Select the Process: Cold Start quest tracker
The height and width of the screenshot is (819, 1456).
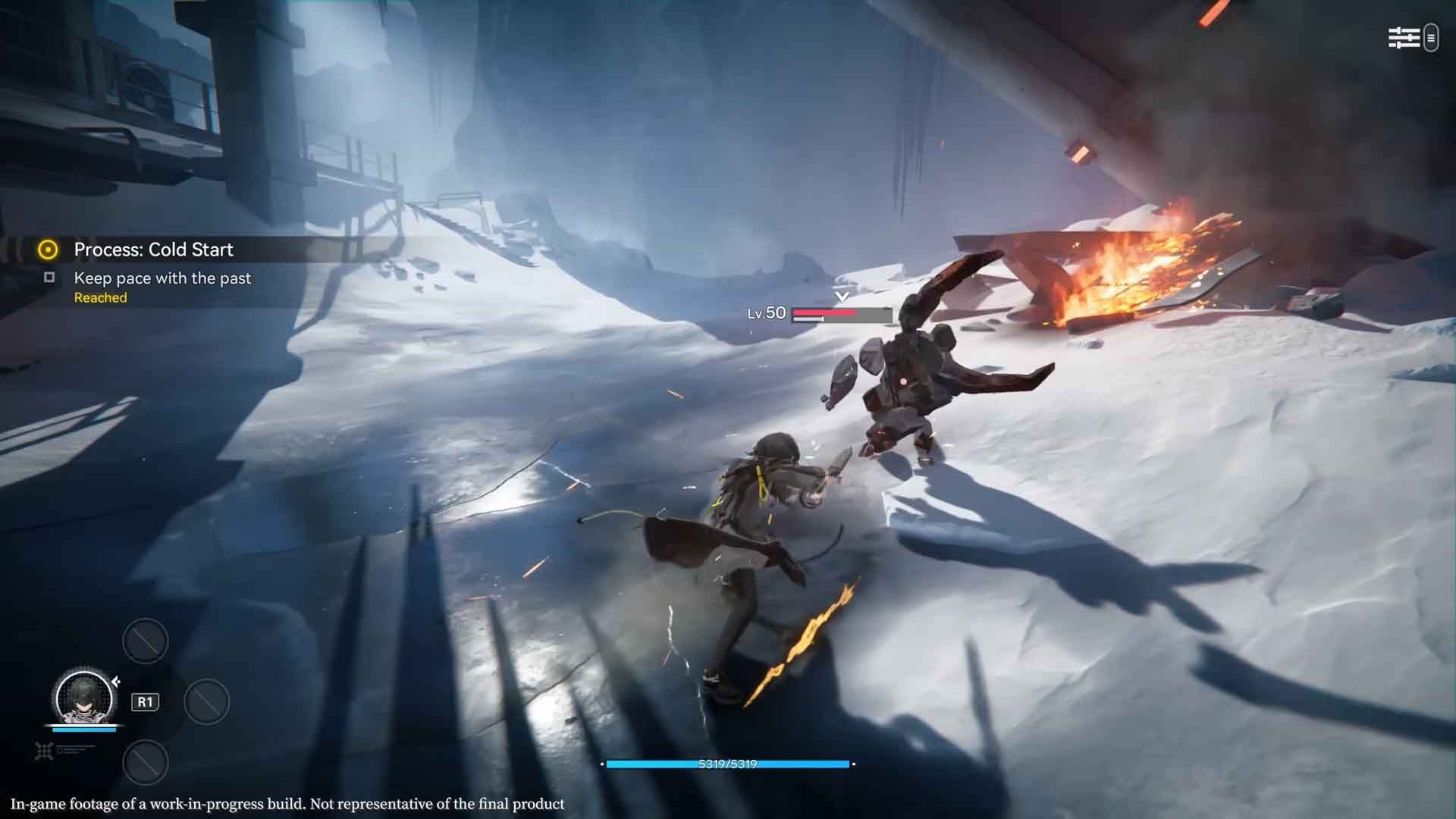pyautogui.click(x=153, y=249)
